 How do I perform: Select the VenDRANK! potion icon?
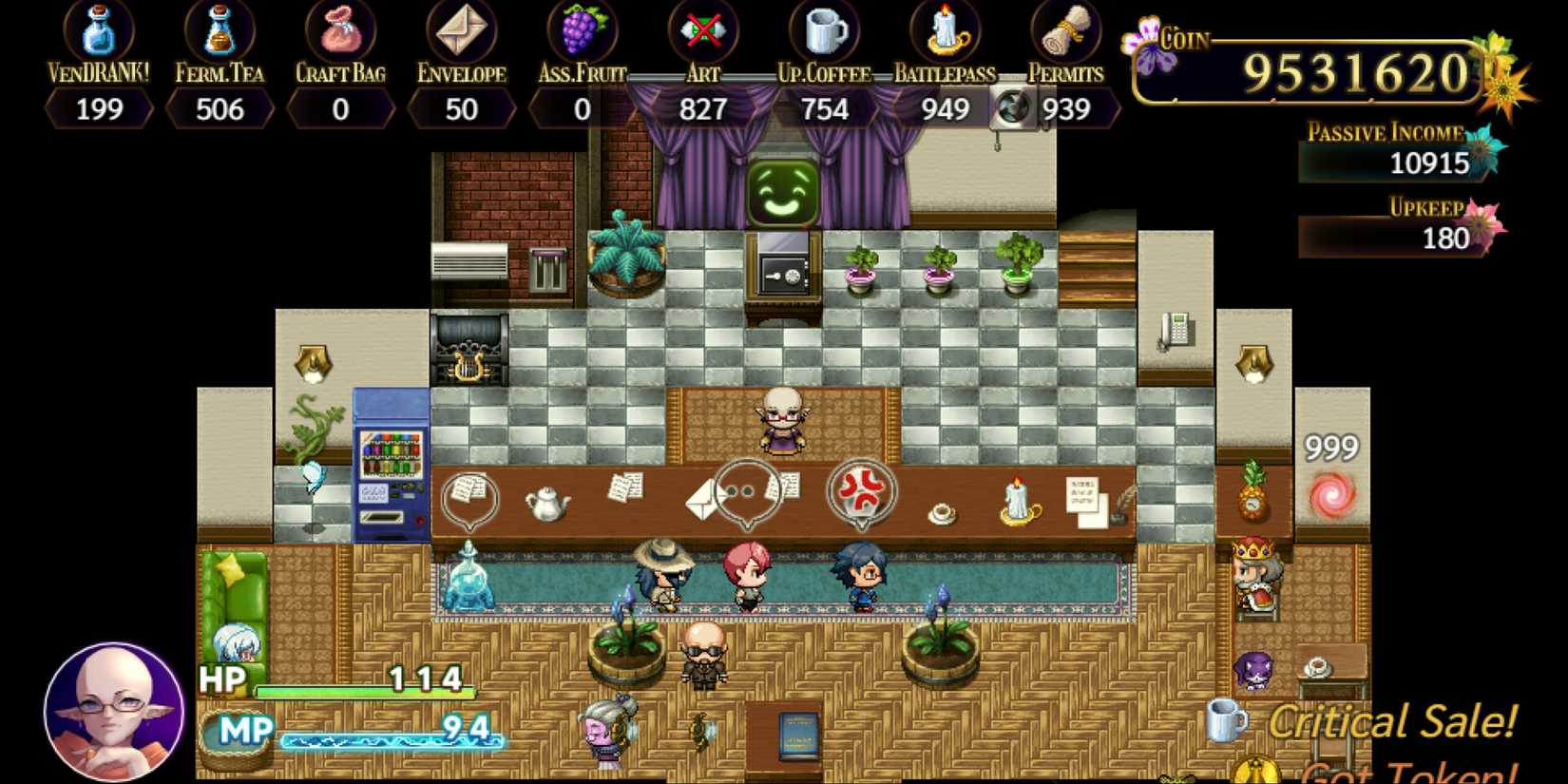coord(99,29)
